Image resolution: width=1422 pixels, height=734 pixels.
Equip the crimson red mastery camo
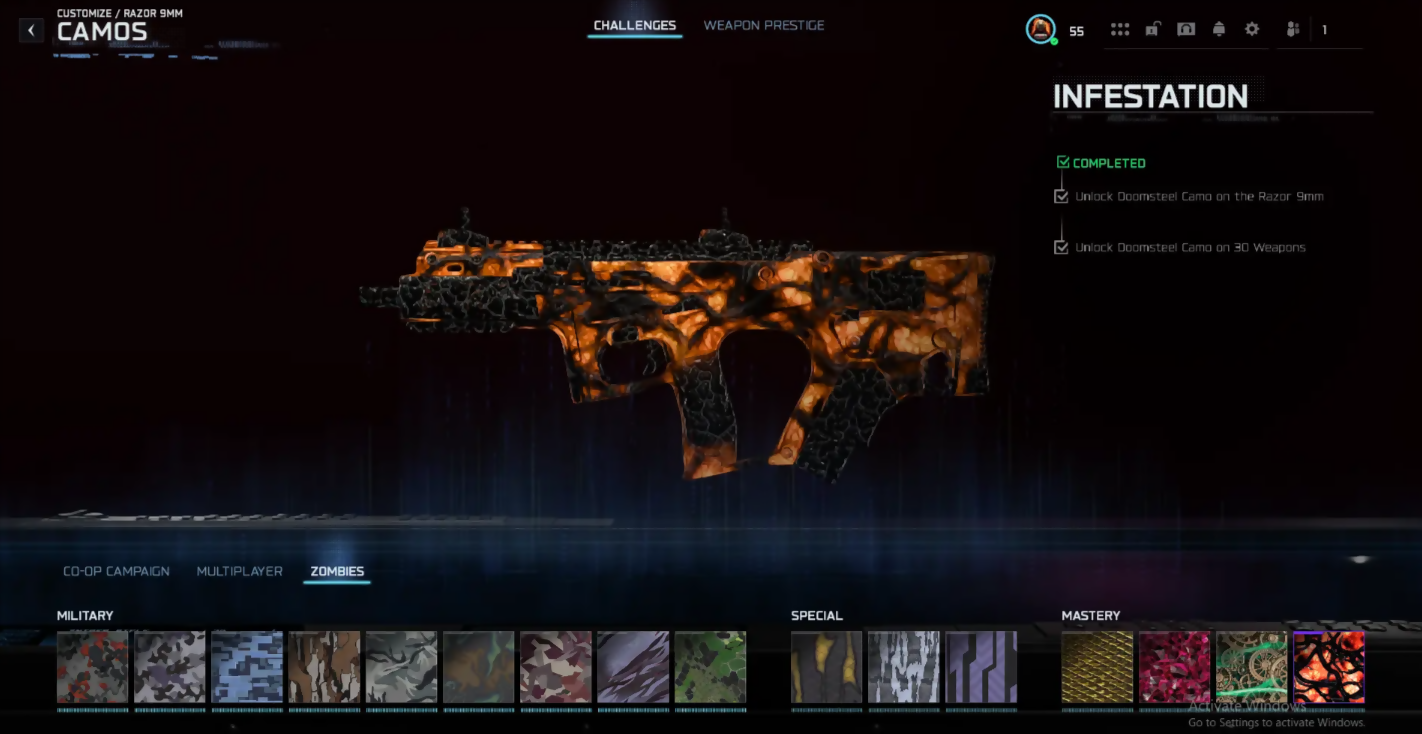click(x=1174, y=666)
